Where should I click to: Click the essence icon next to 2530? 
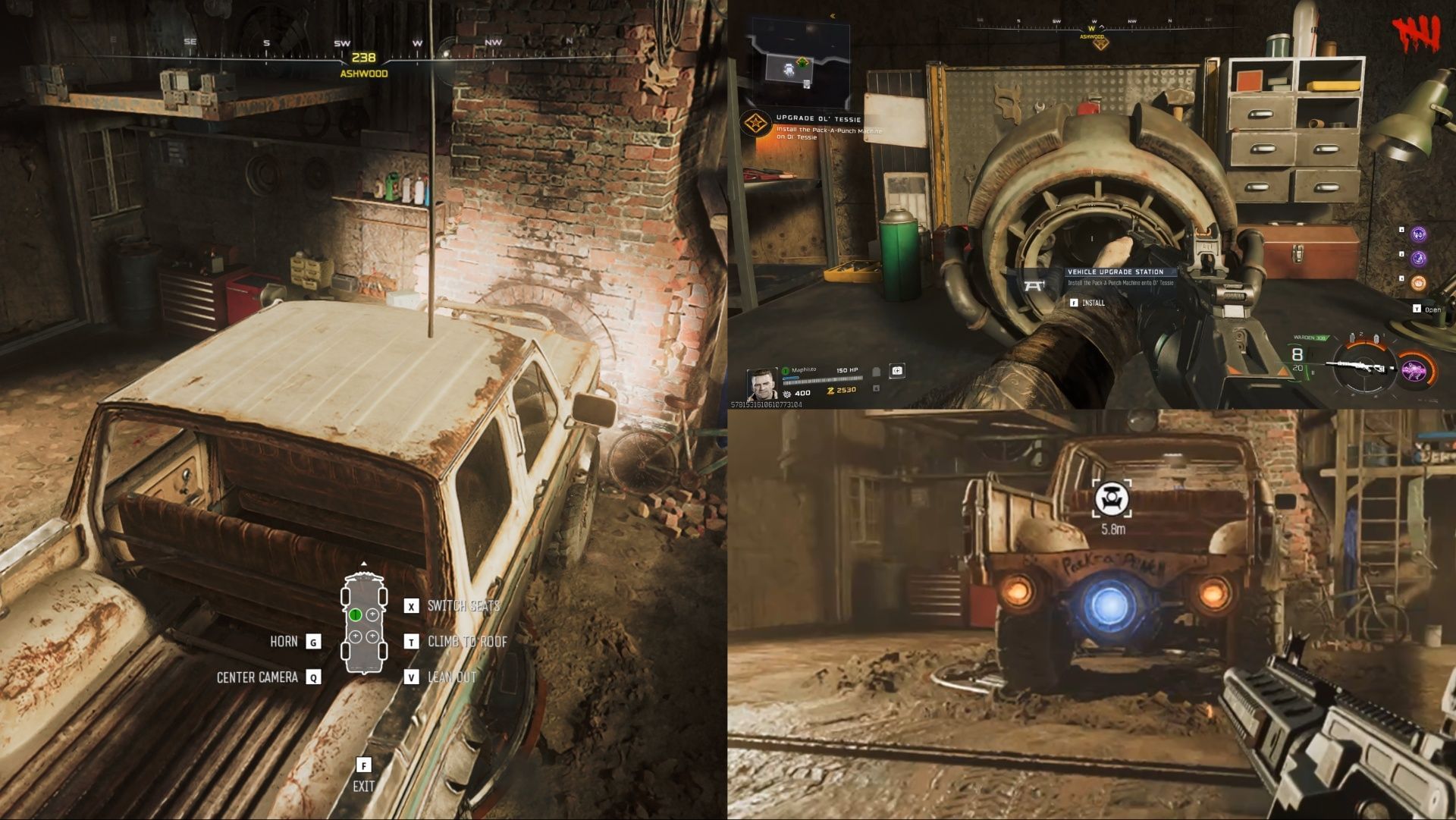830,390
